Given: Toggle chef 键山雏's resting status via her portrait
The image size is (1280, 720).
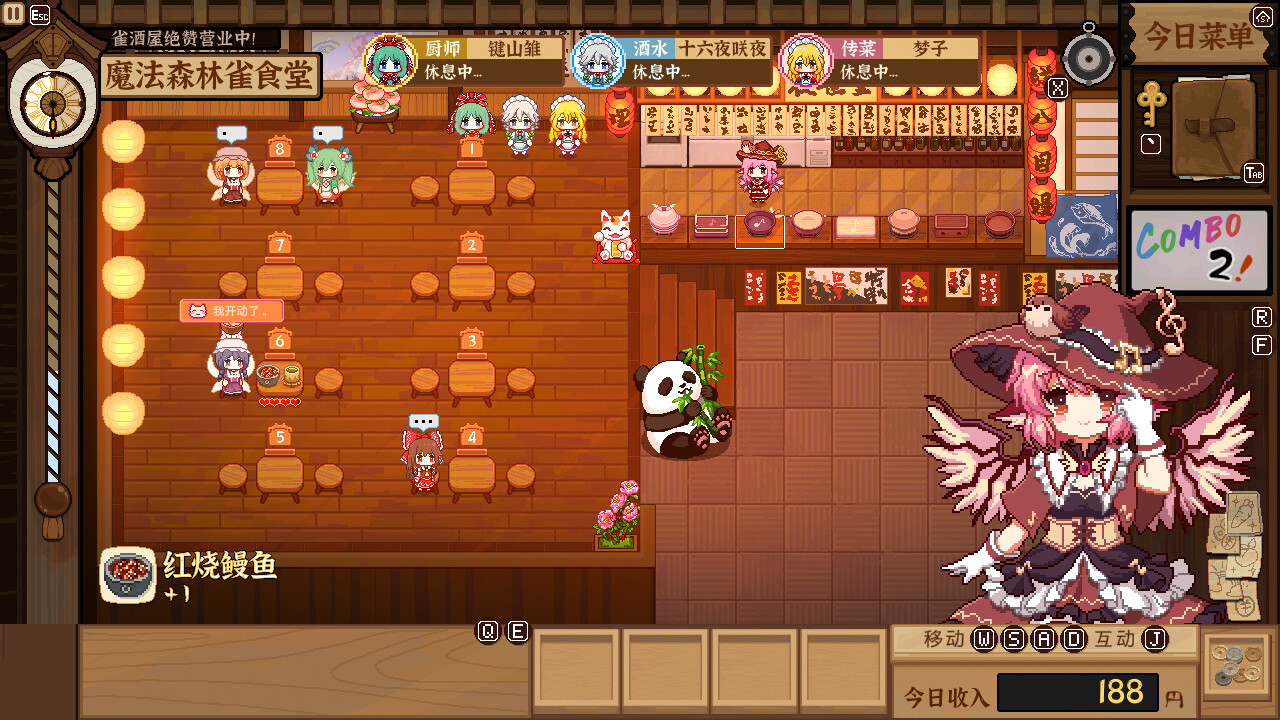Looking at the screenshot, I should tap(392, 61).
